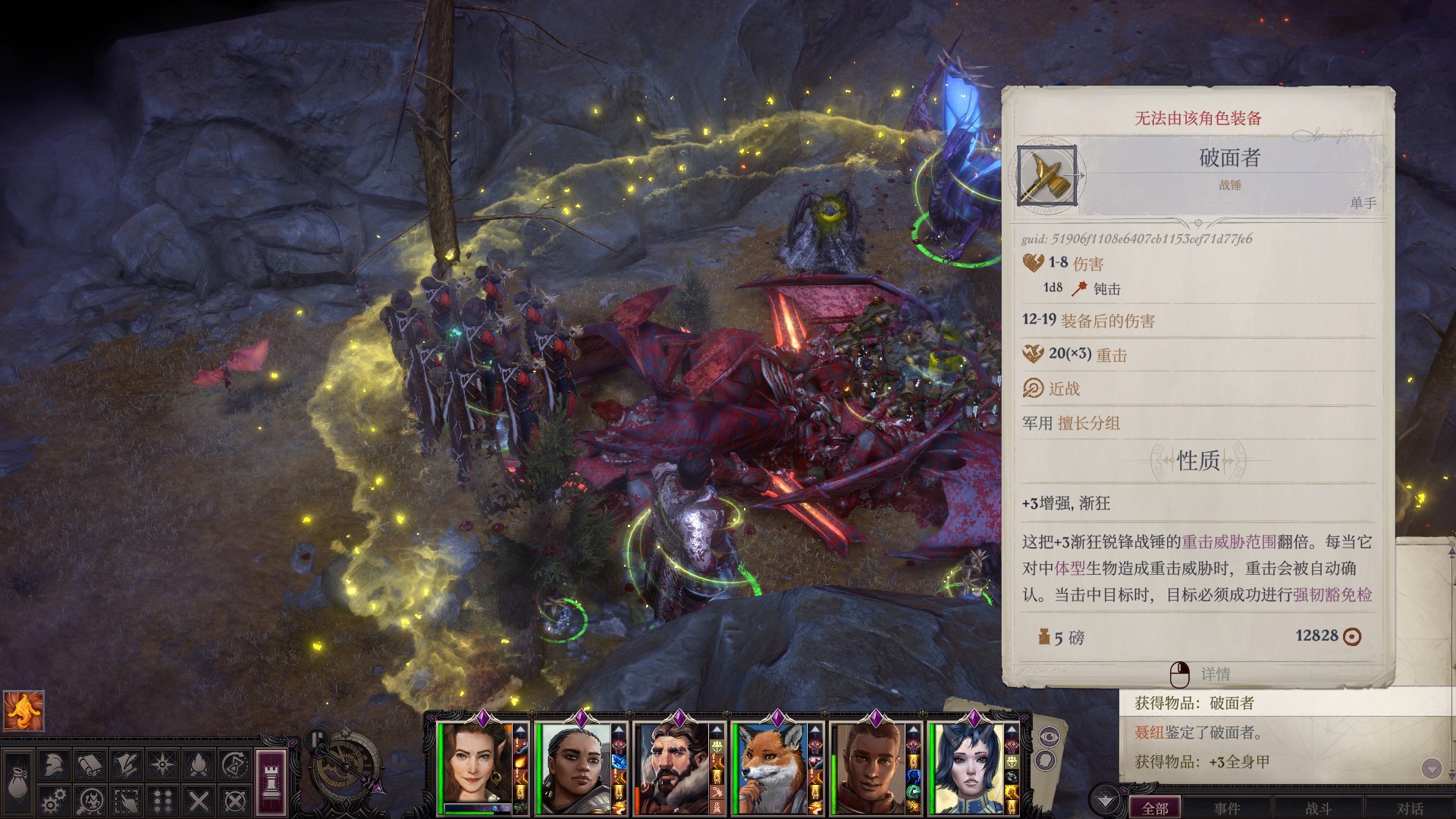Click the pause clock dial

pos(345,767)
